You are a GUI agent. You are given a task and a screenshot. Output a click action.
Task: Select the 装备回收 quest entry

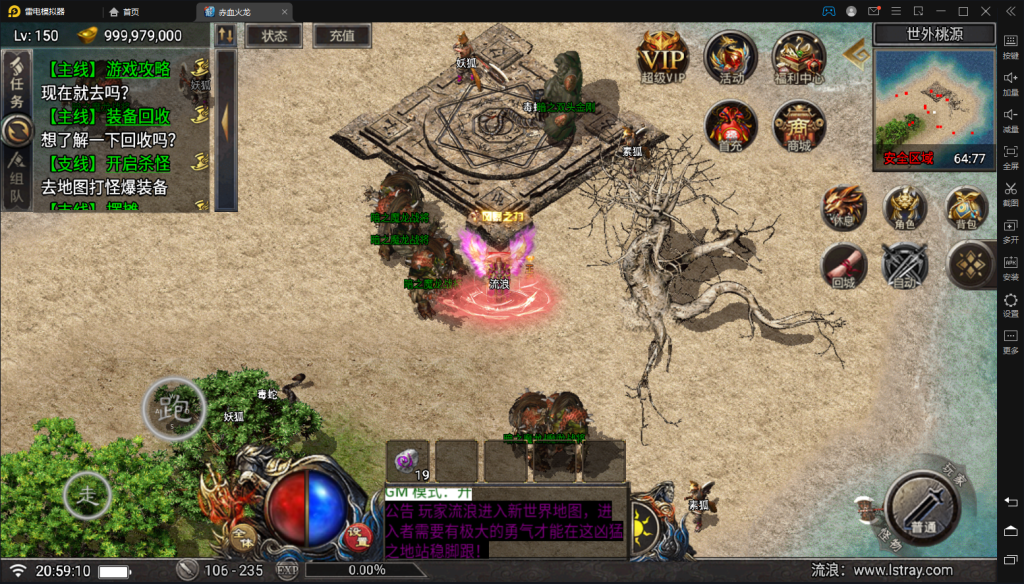[x=110, y=117]
